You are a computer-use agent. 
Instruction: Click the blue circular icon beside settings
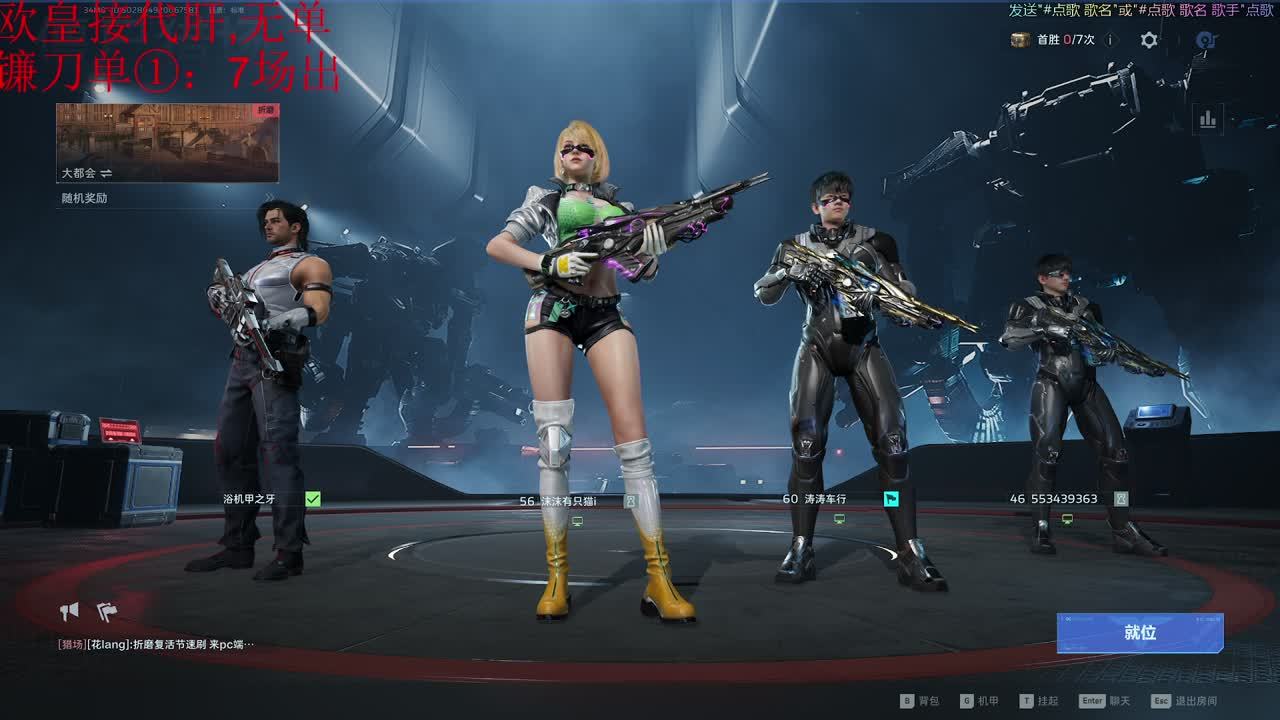(1206, 40)
